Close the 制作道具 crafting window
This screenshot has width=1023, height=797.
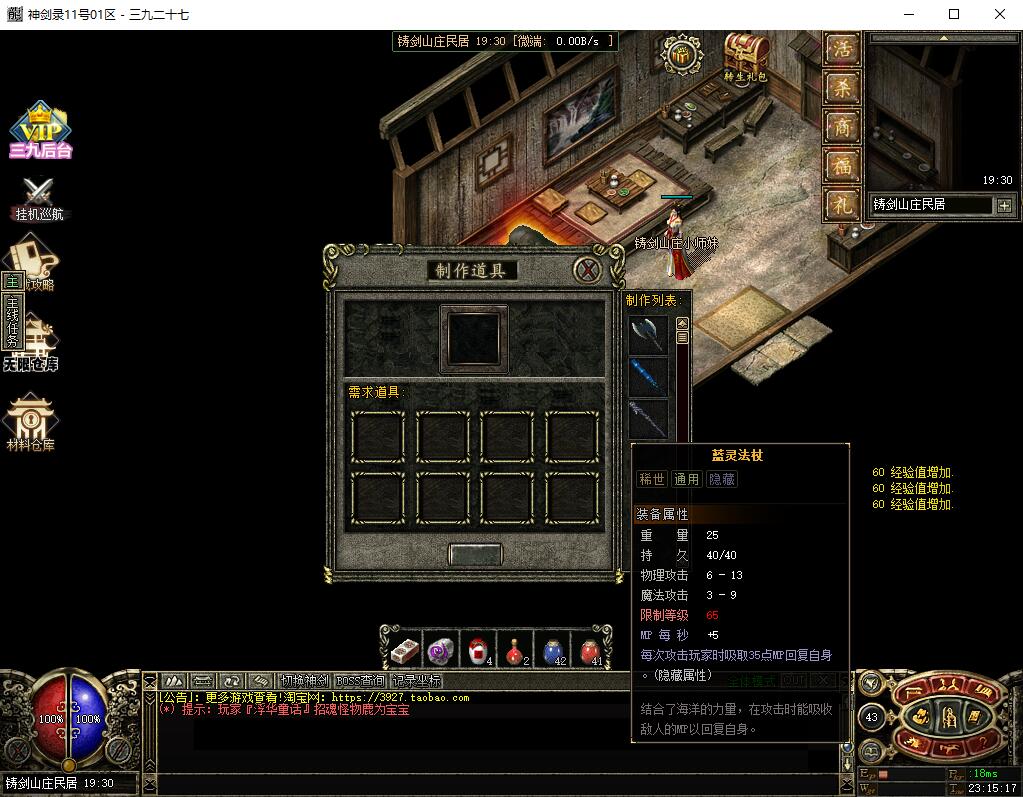click(x=588, y=270)
